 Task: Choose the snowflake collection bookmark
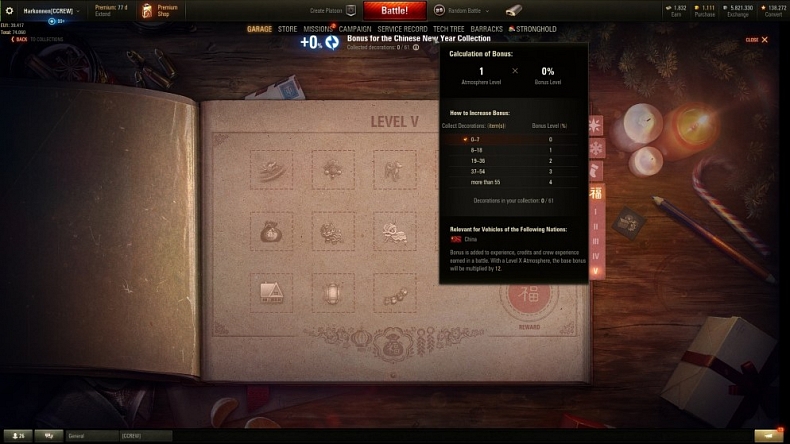596,148
